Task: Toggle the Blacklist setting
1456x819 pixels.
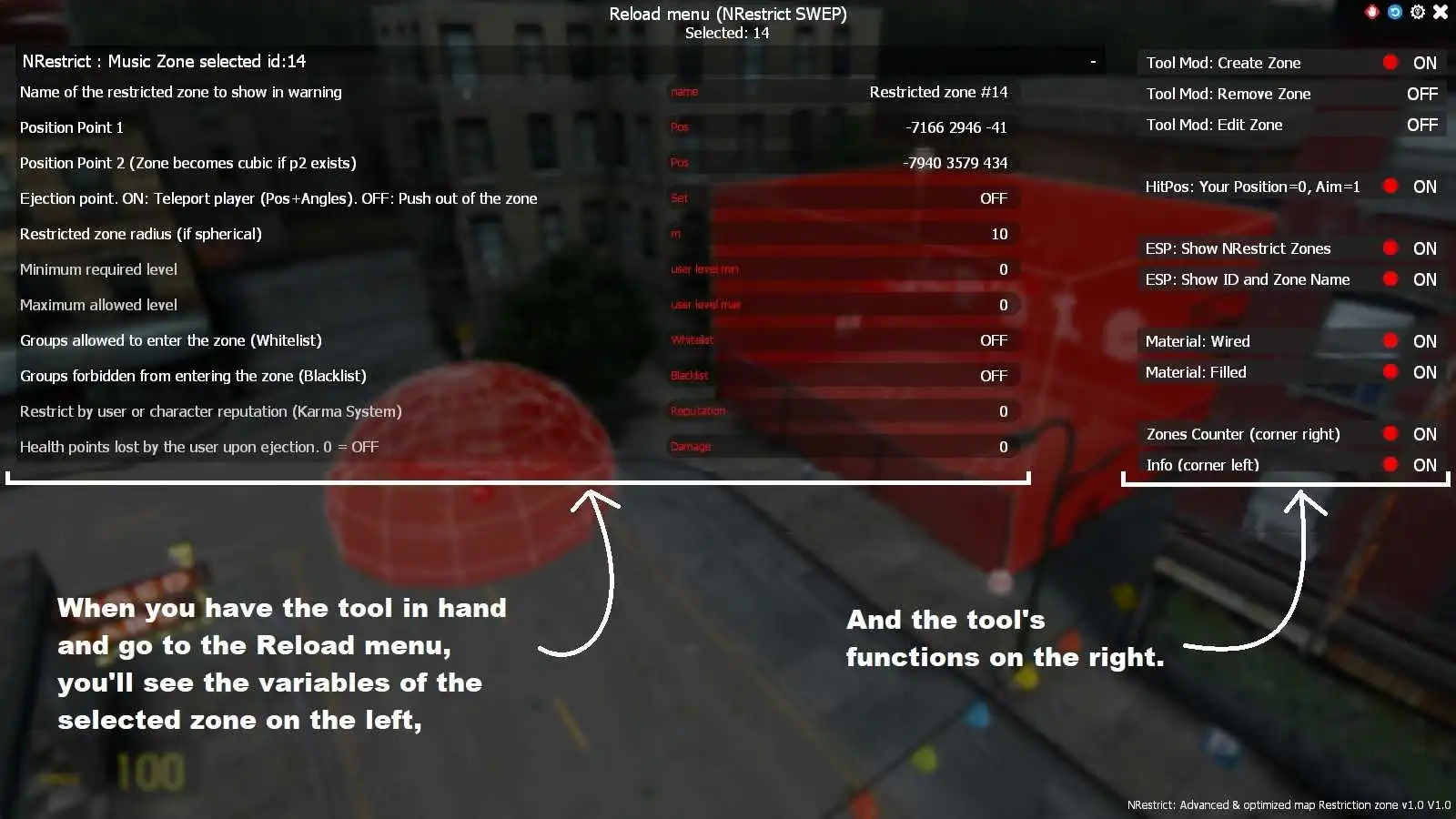Action: pyautogui.click(x=995, y=375)
